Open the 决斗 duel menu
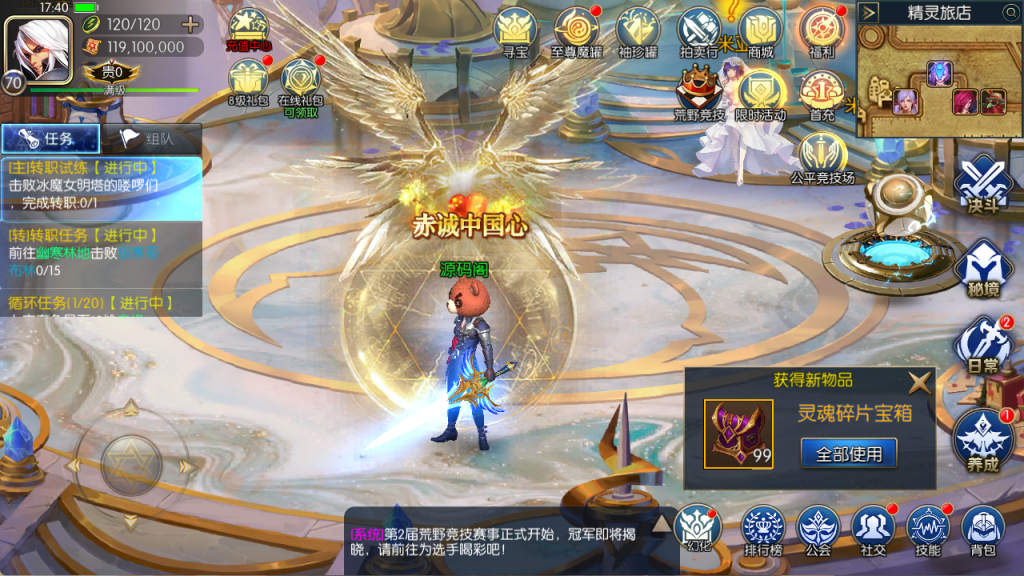 (x=983, y=185)
